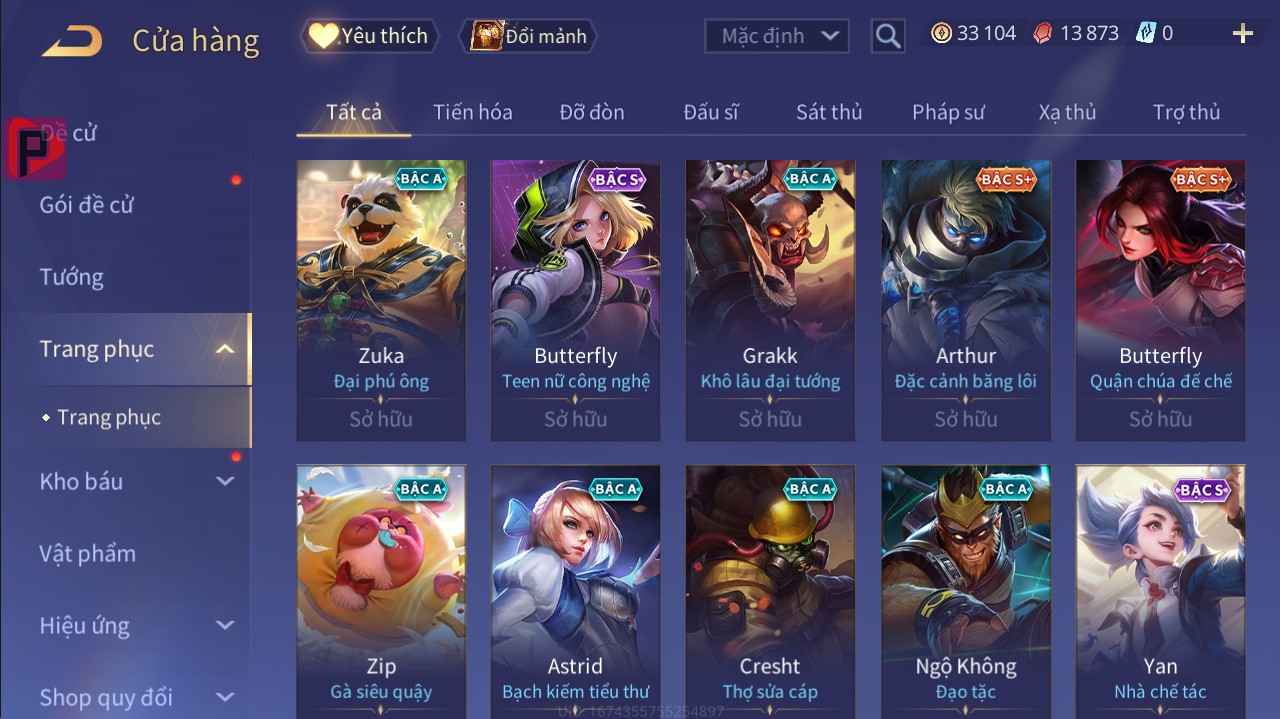This screenshot has width=1280, height=719.
Task: Add currency with the plus button
Action: [1243, 34]
